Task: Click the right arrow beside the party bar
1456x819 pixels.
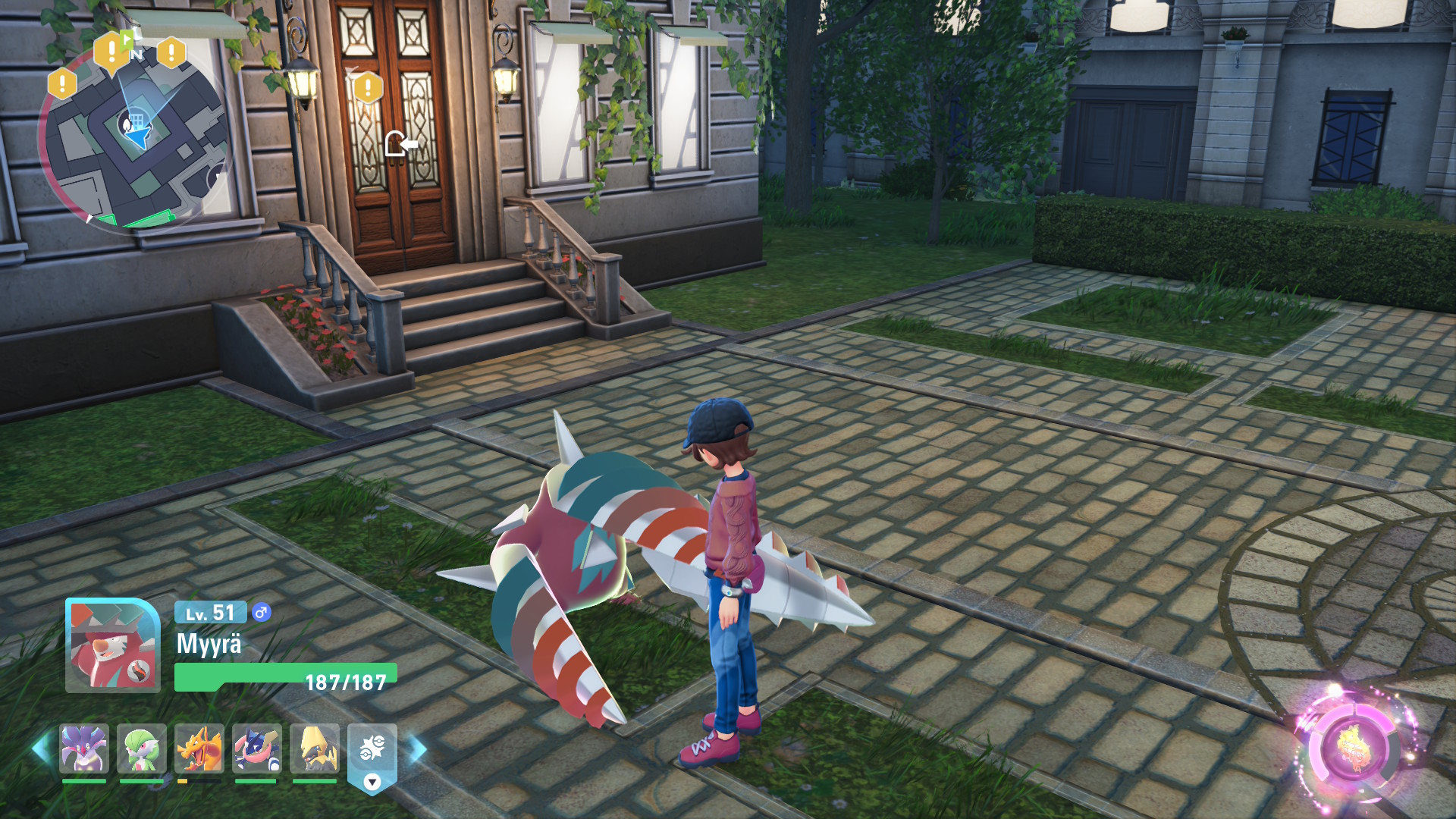Action: point(418,750)
